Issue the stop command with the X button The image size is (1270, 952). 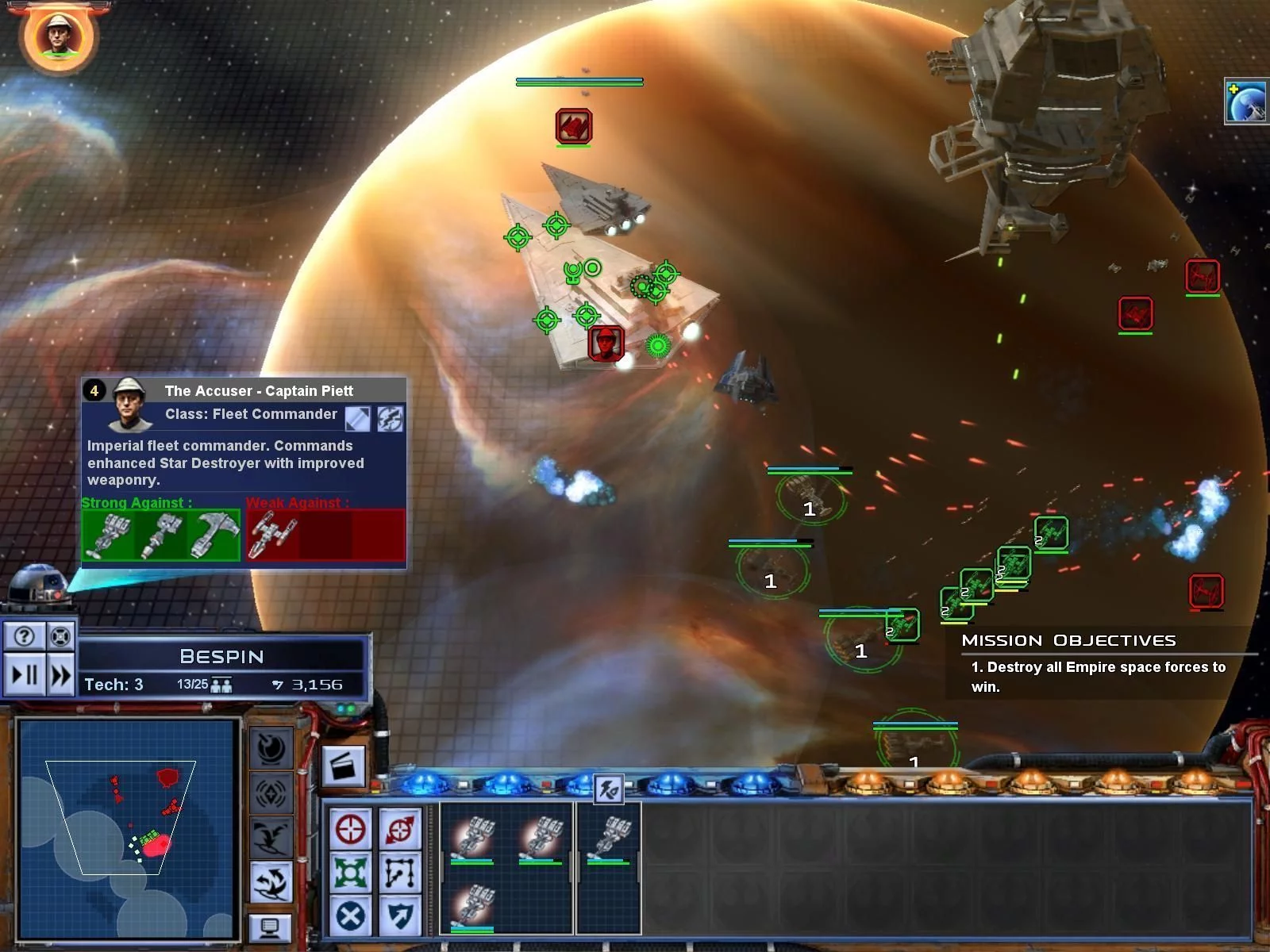(x=350, y=916)
